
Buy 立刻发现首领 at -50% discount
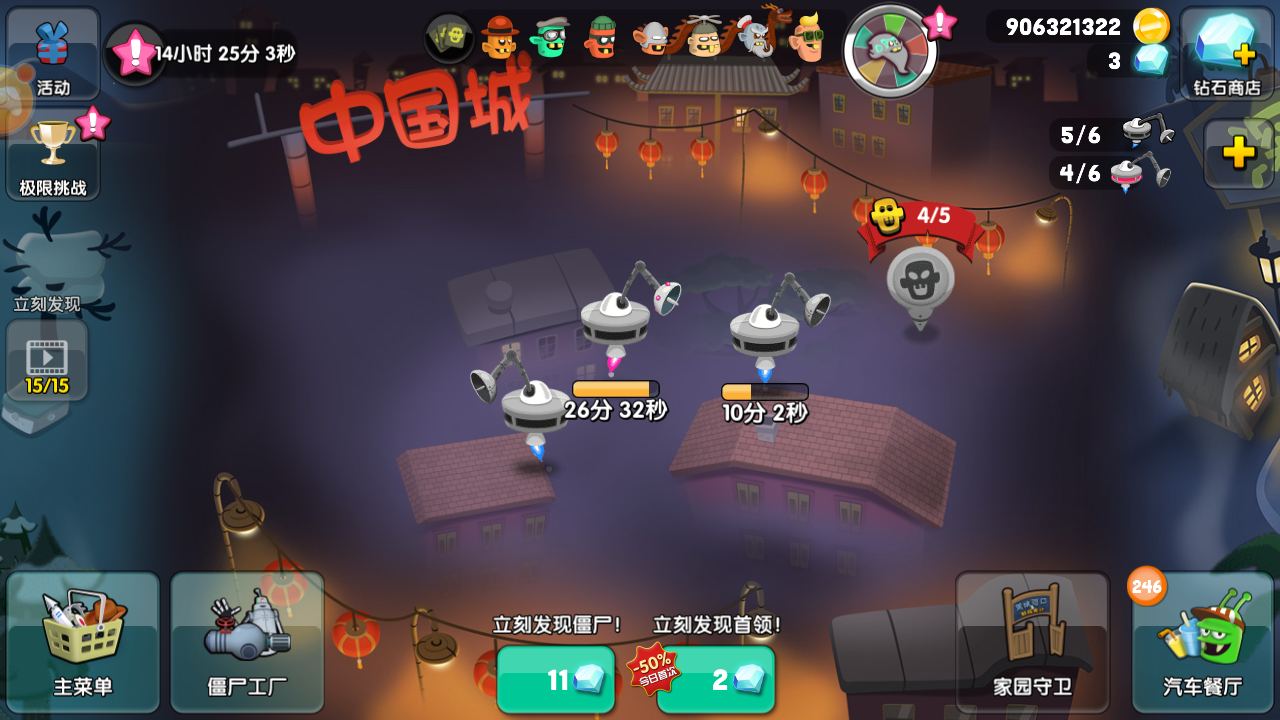pyautogui.click(x=716, y=678)
